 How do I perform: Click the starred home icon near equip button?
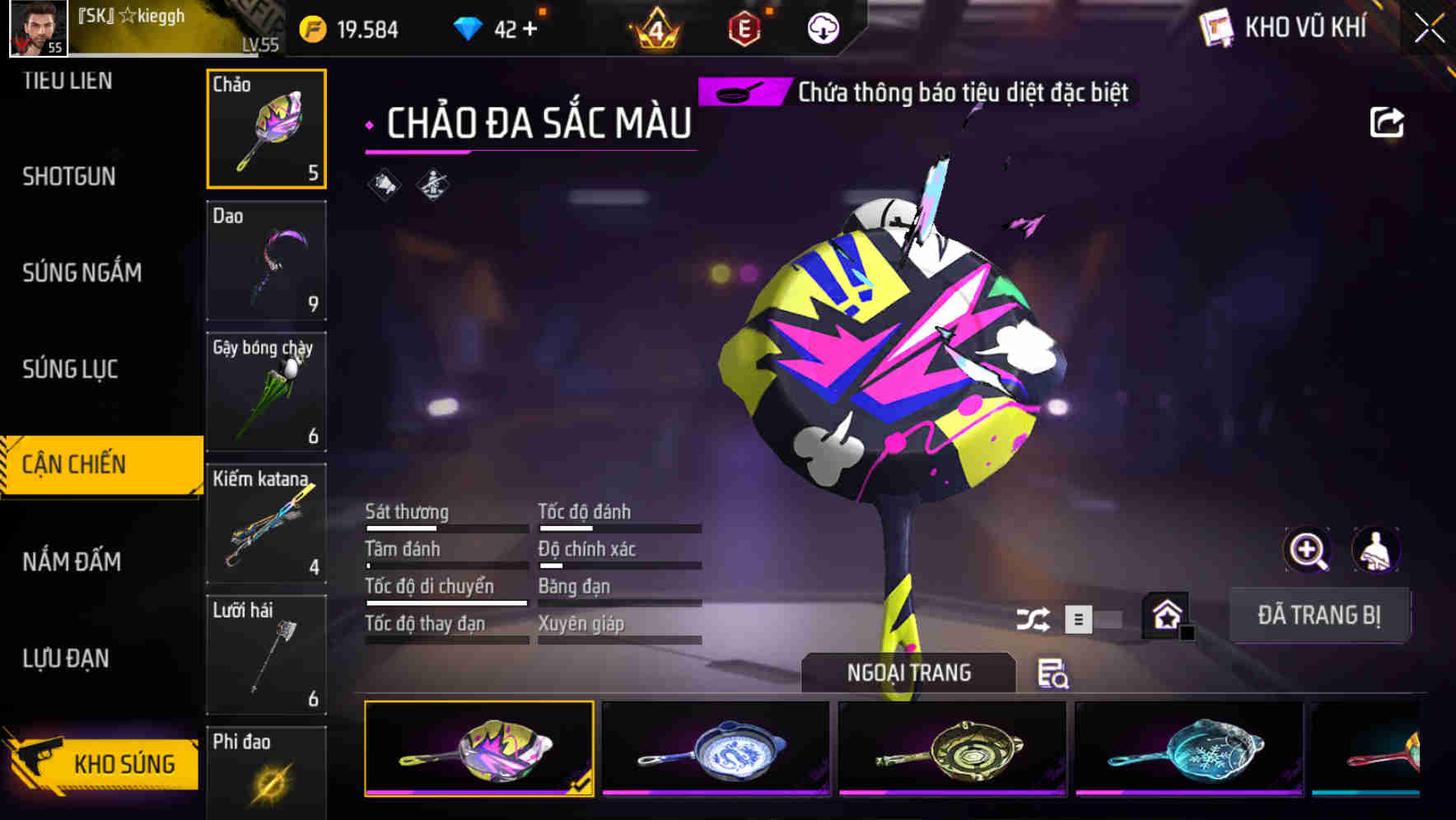tap(1166, 615)
